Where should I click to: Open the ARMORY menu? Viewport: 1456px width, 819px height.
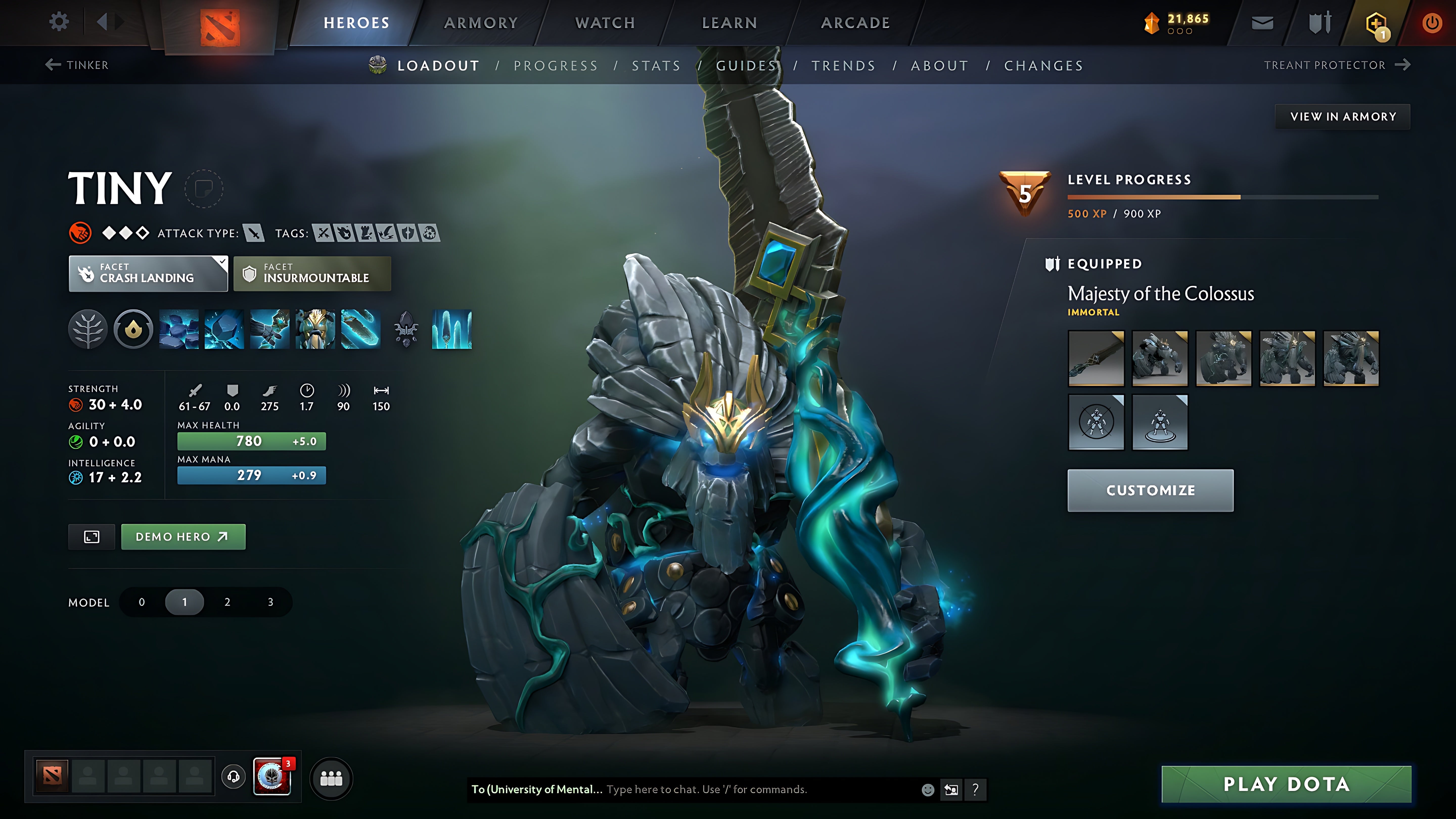481,22
